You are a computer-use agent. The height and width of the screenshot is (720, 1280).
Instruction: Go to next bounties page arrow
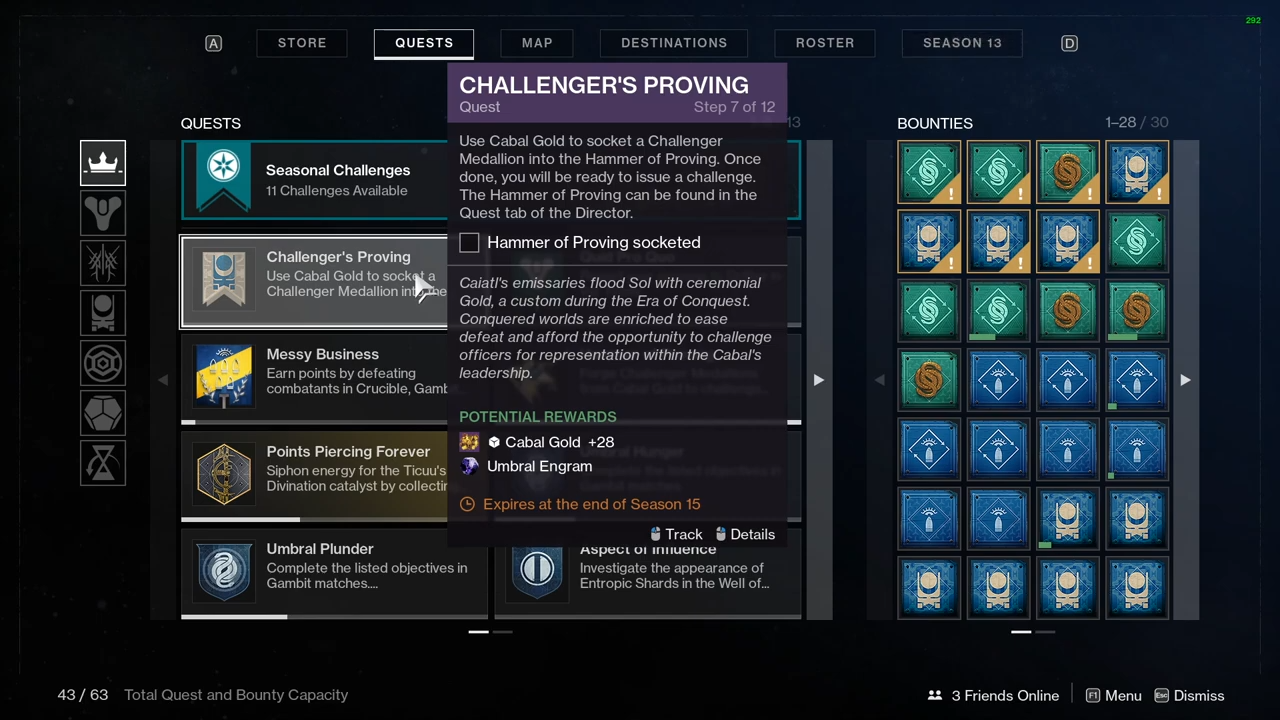[1185, 380]
